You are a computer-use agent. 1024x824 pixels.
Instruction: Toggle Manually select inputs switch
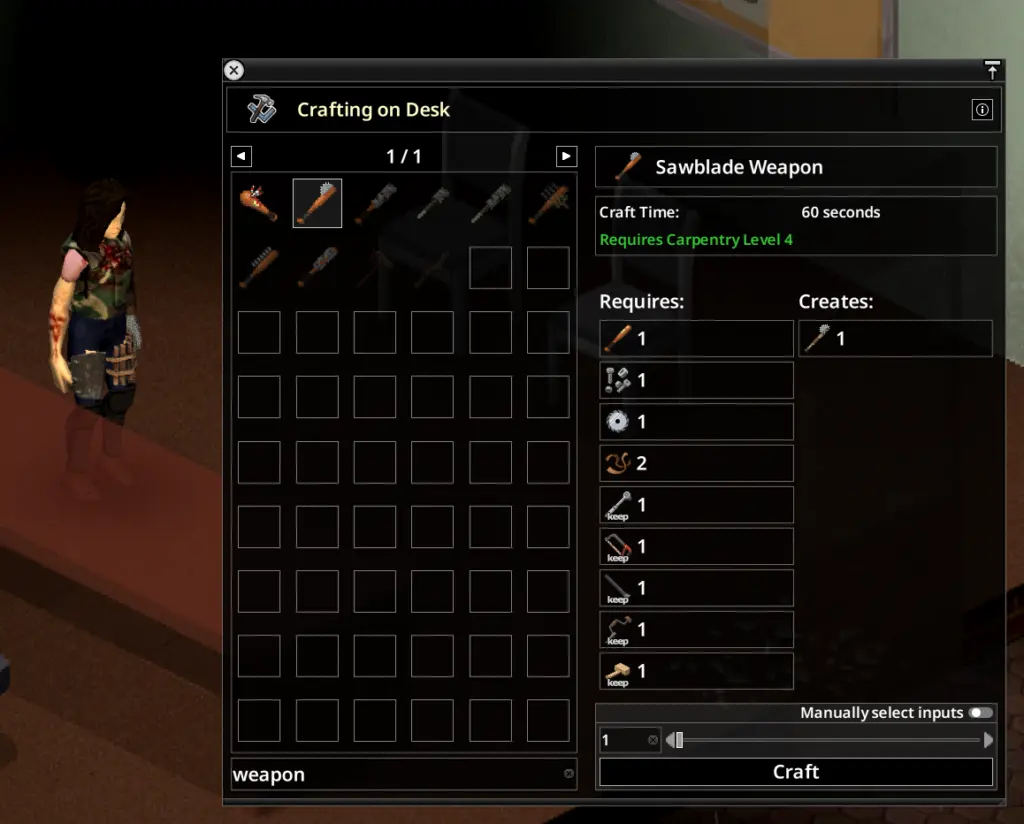pyautogui.click(x=981, y=713)
